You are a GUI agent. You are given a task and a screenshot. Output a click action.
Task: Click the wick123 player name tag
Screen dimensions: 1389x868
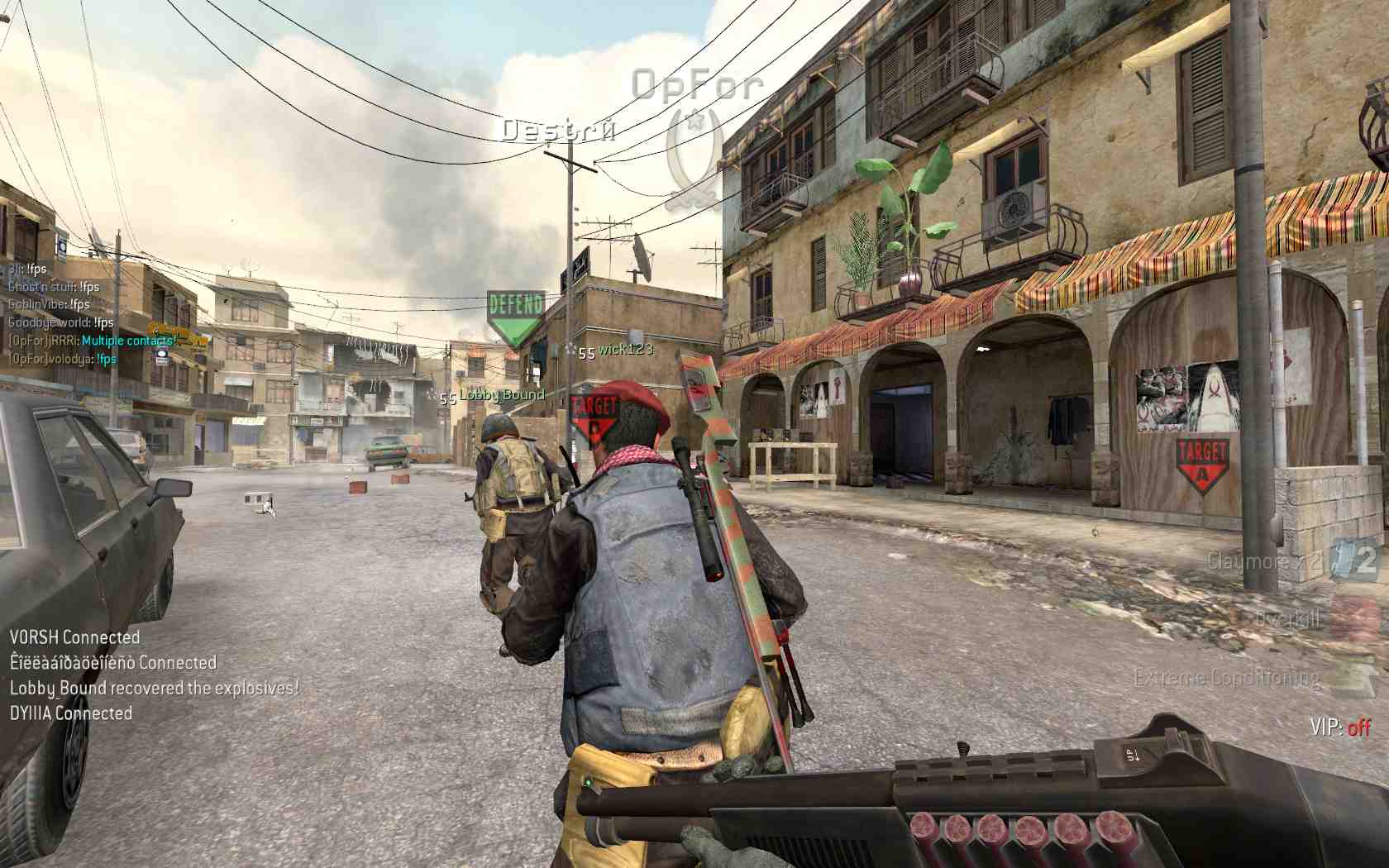(625, 350)
